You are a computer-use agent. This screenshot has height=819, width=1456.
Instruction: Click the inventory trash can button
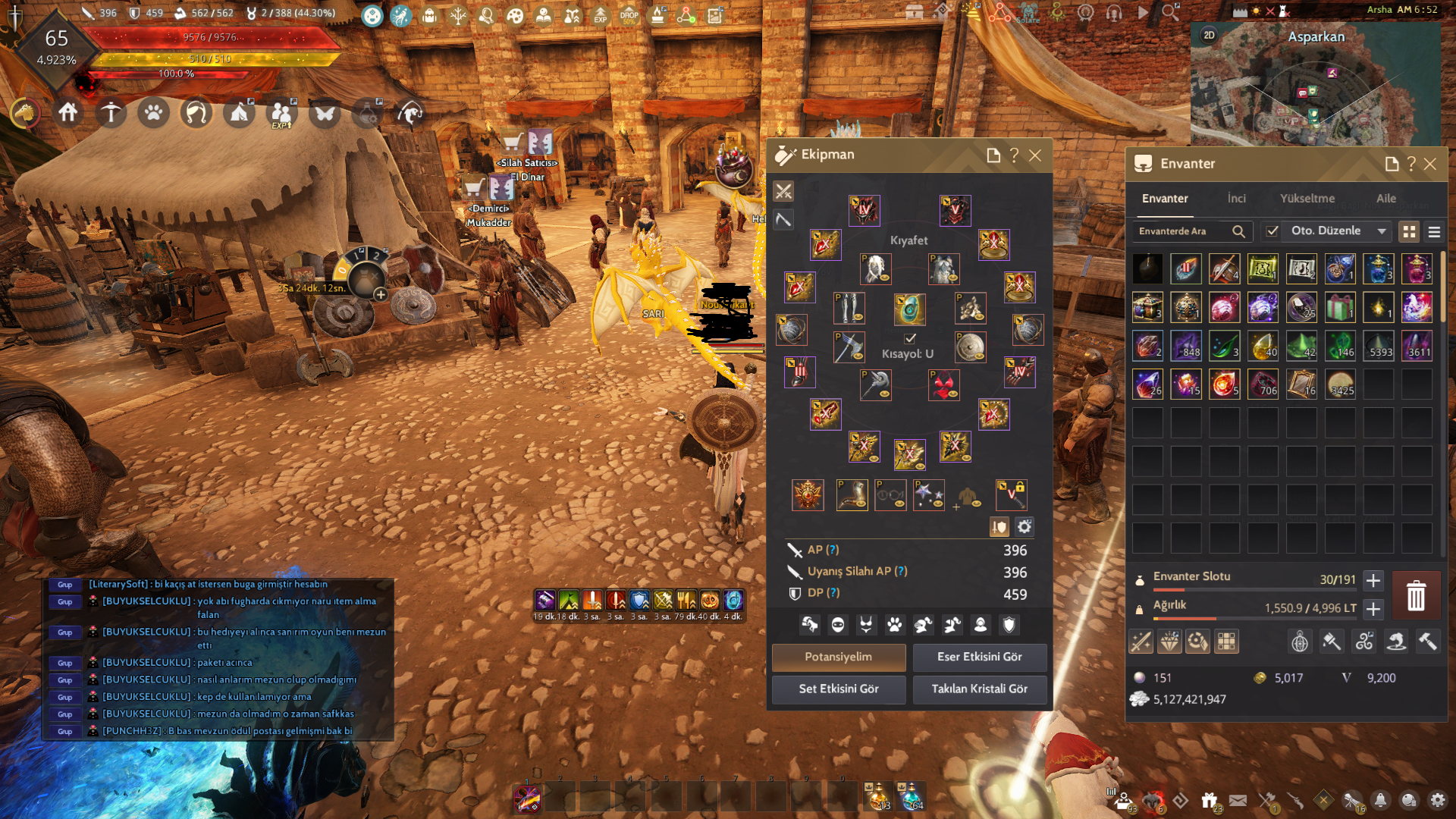pos(1416,595)
